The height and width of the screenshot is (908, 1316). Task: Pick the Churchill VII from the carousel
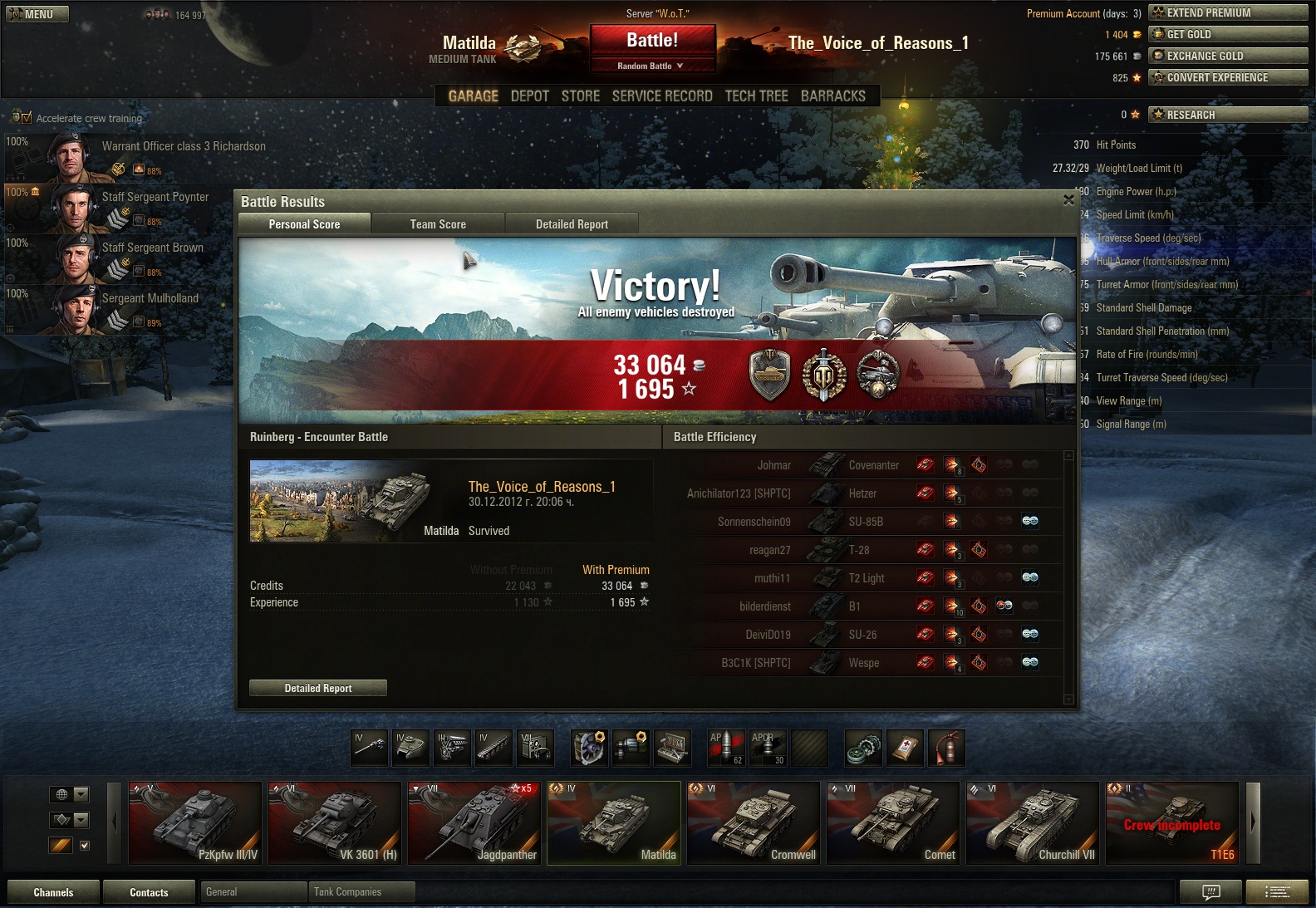tap(1033, 823)
